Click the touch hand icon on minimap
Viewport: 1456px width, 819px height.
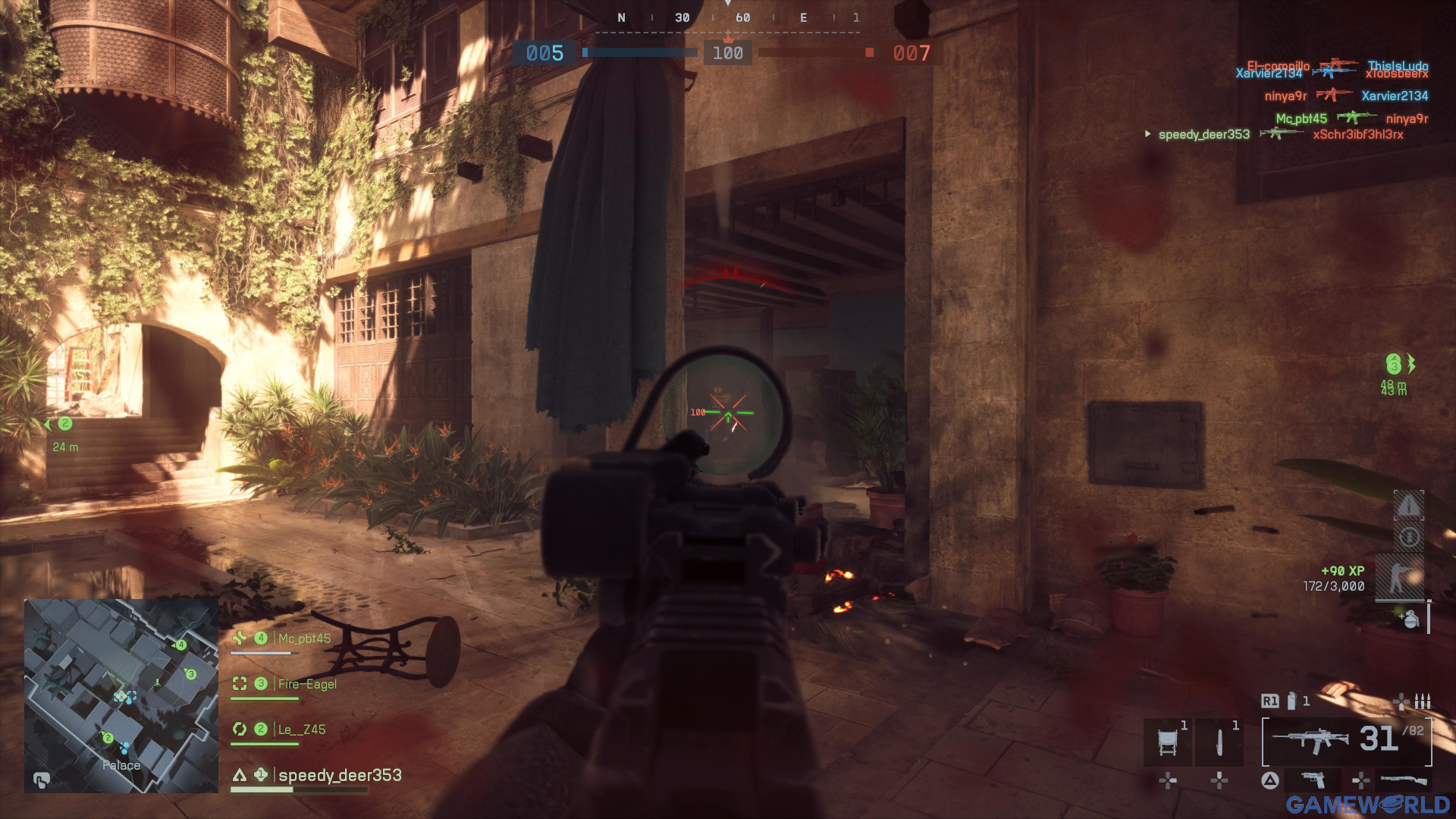[42, 780]
